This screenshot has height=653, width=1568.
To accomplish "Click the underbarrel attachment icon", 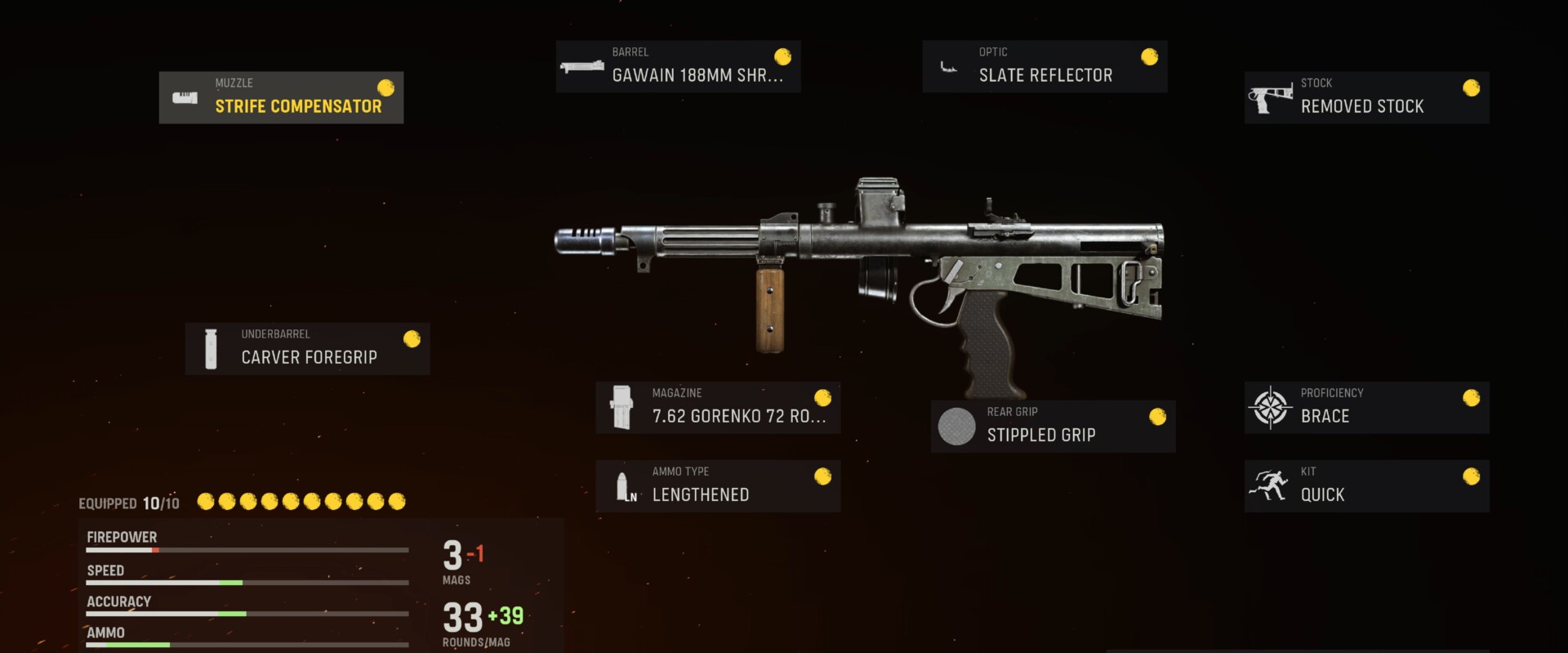I will pos(212,348).
